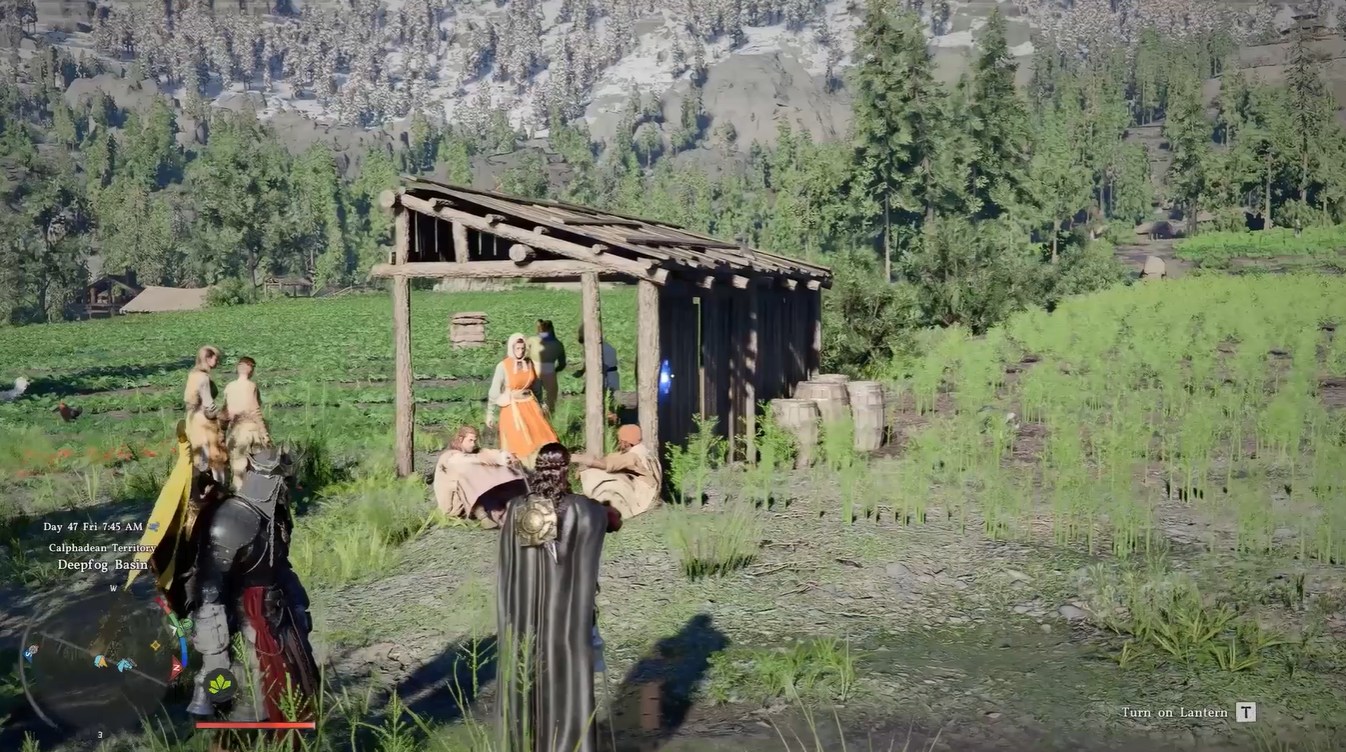Click the Calphadean Territory label
Image resolution: width=1346 pixels, height=752 pixels.
tap(101, 548)
